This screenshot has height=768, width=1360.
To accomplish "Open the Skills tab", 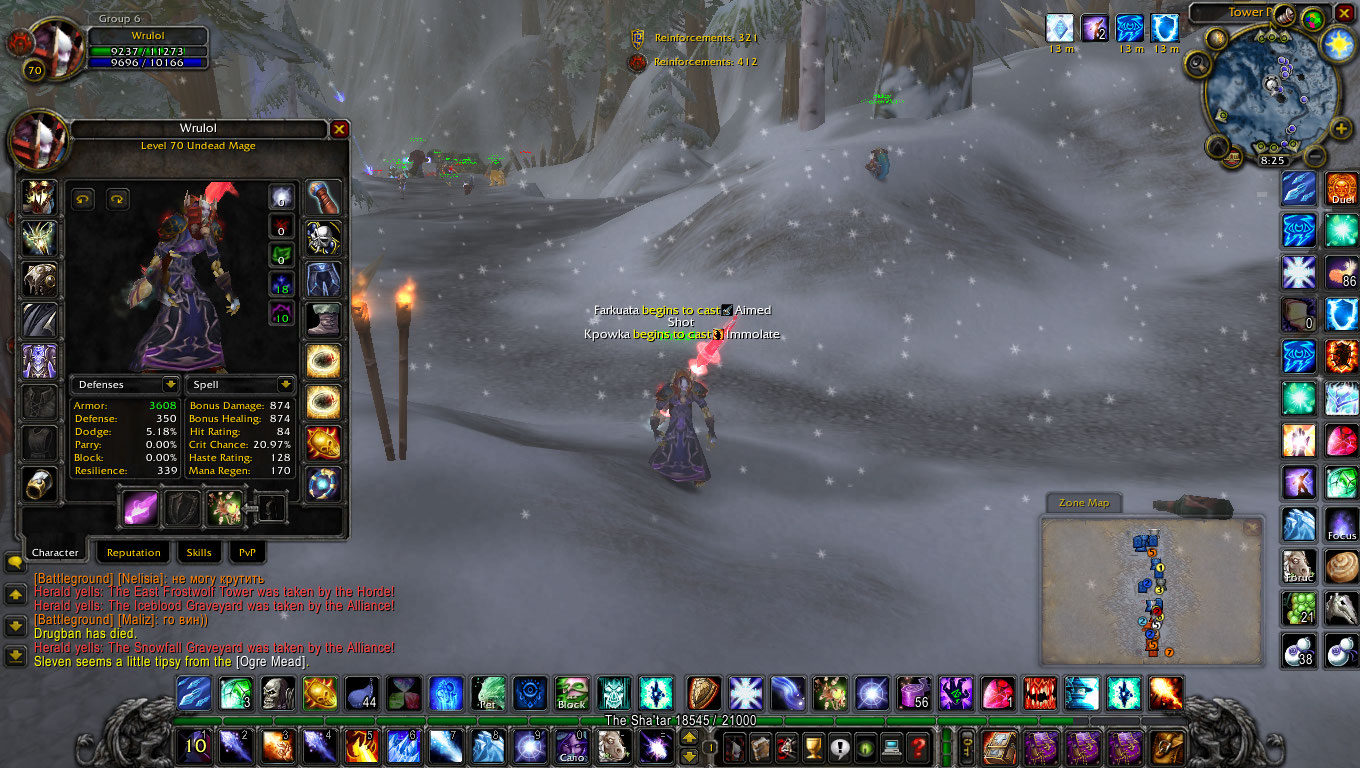I will (x=199, y=552).
